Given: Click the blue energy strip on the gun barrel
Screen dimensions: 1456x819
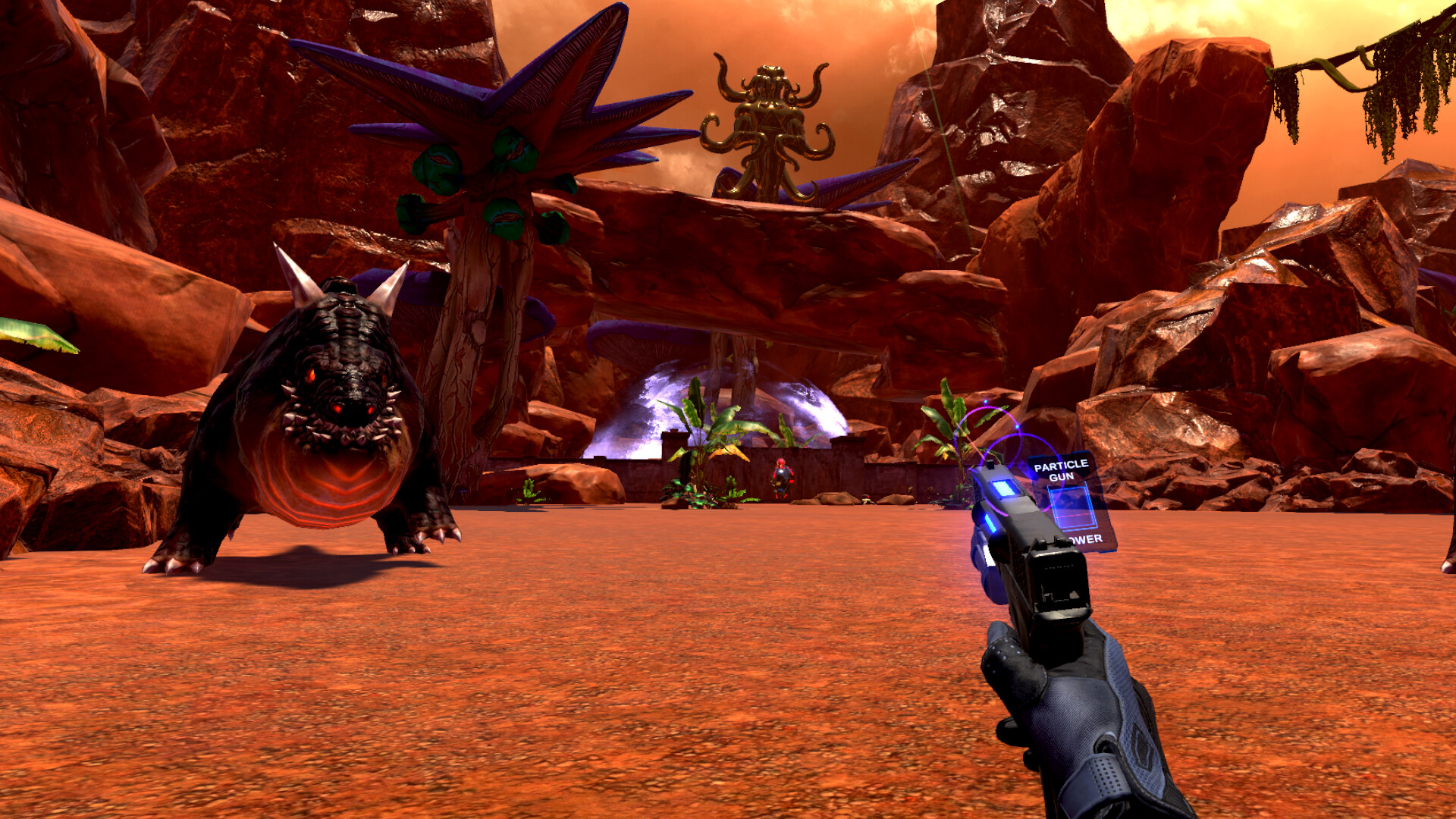Looking at the screenshot, I should pos(989,522).
